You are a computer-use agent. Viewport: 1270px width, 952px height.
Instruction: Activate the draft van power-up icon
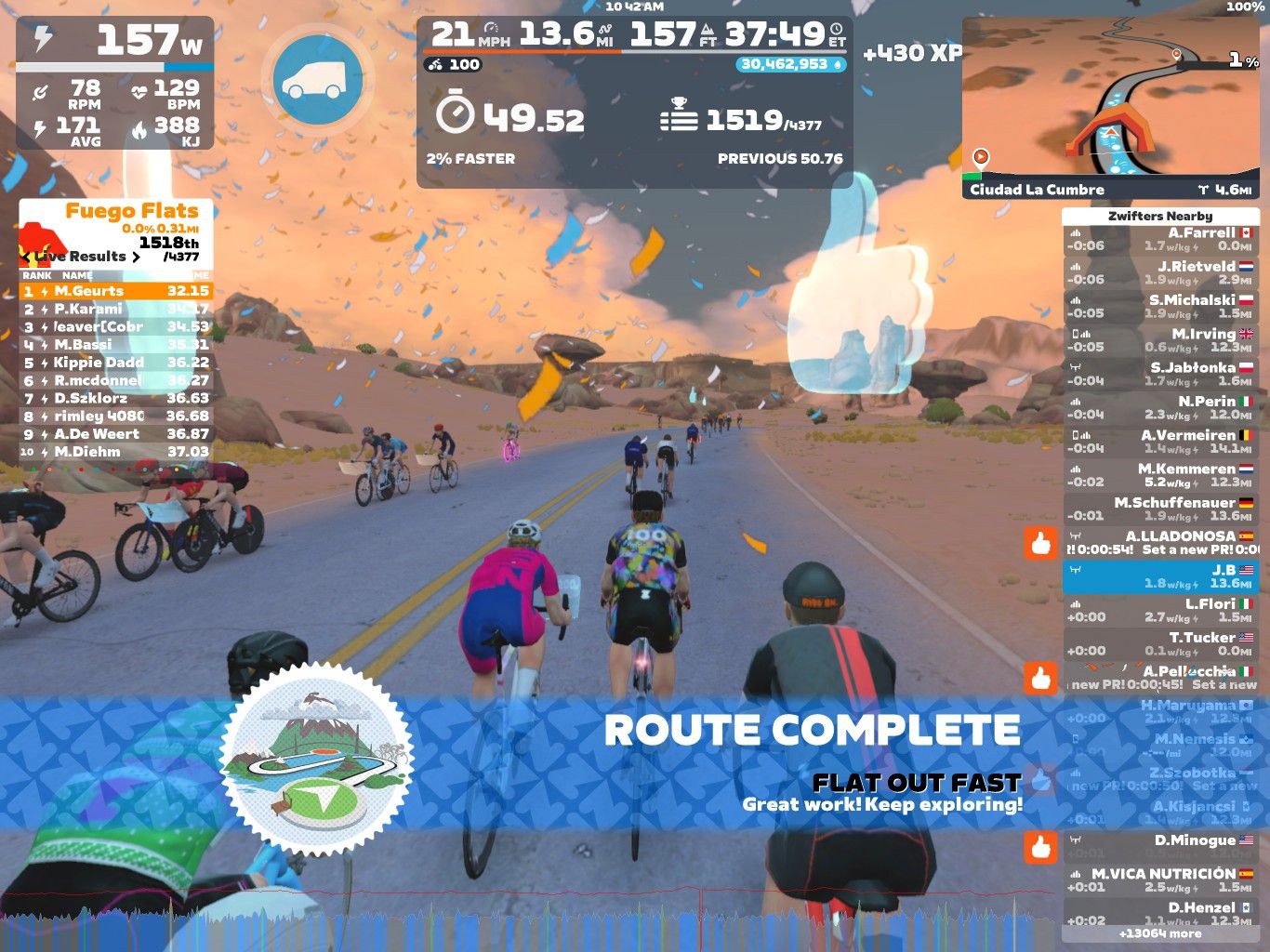point(318,79)
